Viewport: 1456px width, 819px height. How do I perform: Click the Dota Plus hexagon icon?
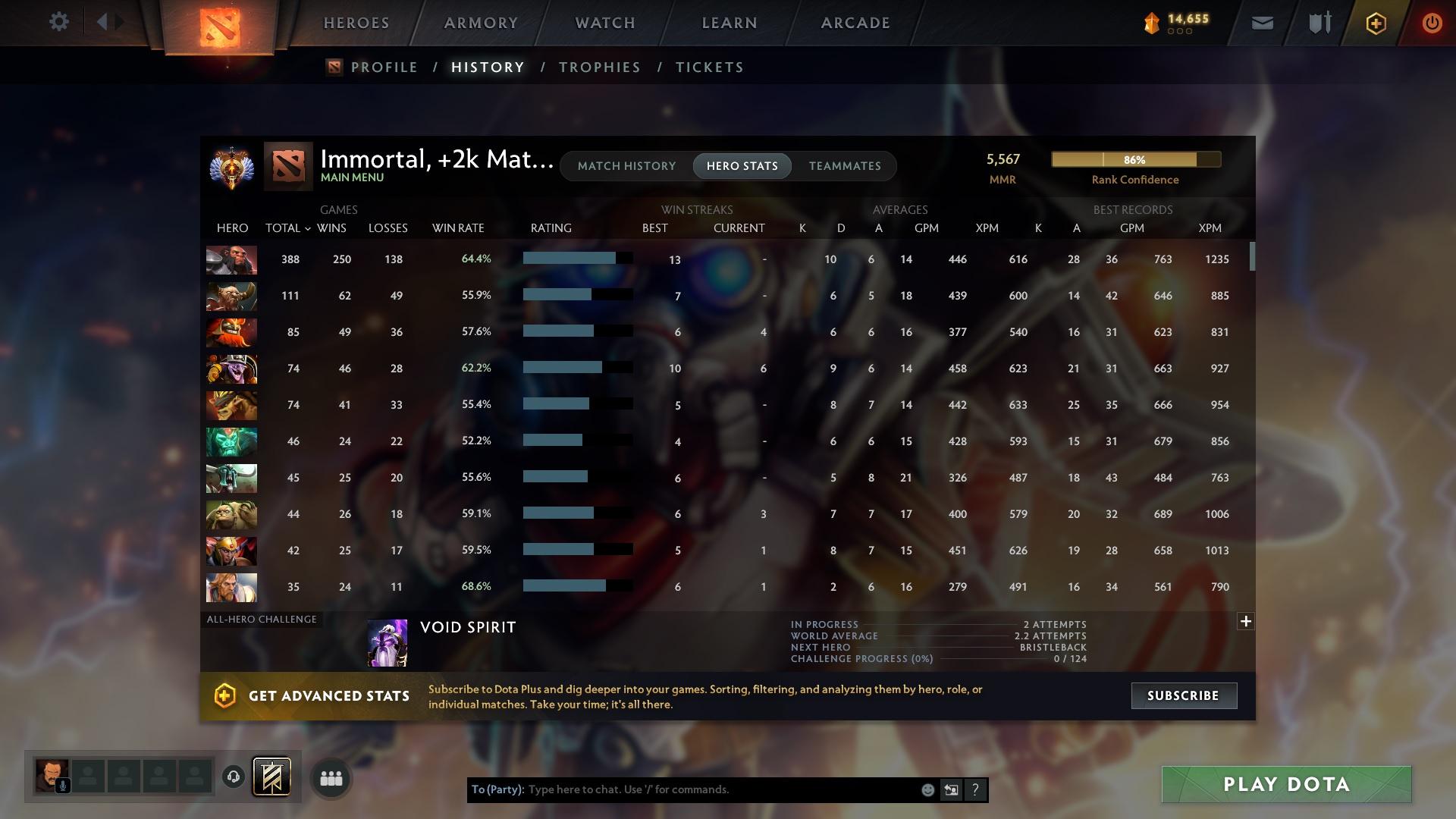(x=1375, y=23)
